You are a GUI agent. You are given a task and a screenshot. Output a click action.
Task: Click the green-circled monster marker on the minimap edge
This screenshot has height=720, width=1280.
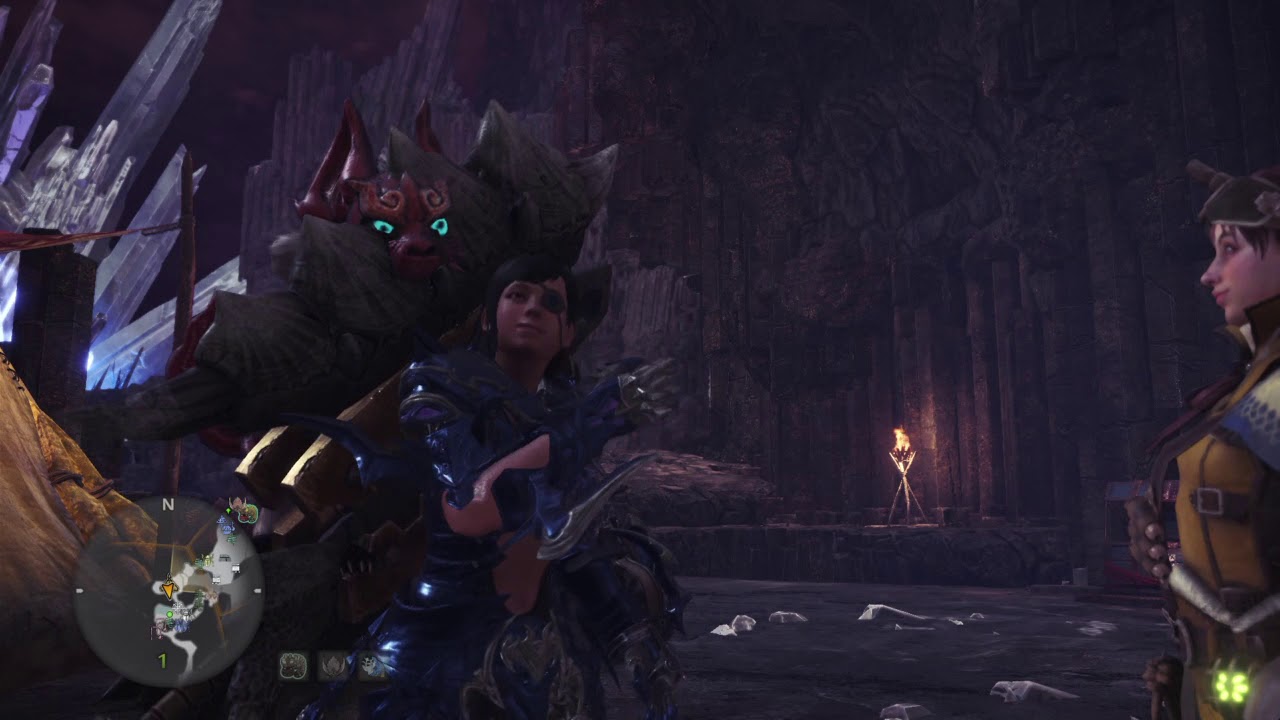[x=246, y=514]
